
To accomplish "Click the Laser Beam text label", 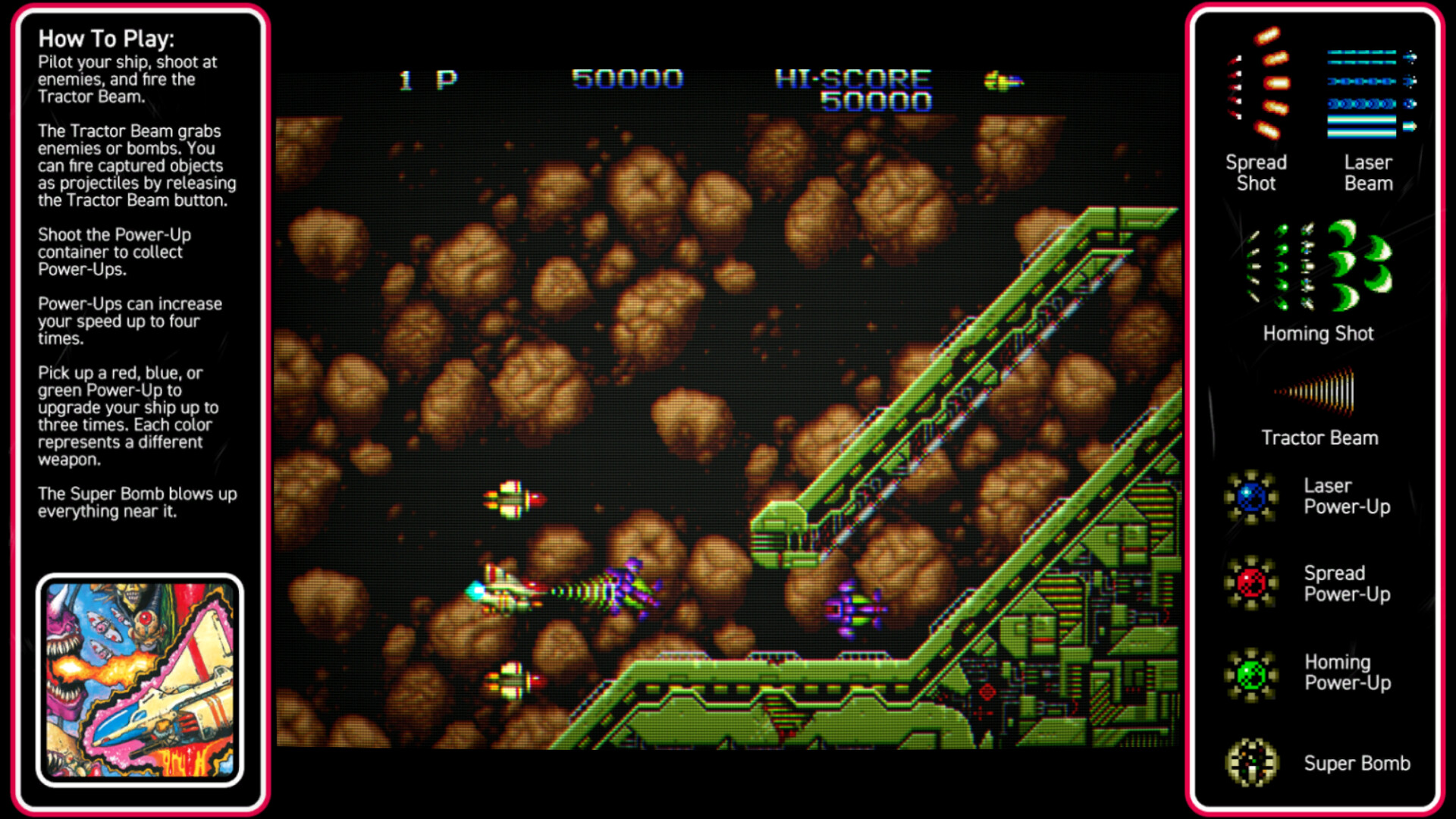I will pyautogui.click(x=1368, y=173).
